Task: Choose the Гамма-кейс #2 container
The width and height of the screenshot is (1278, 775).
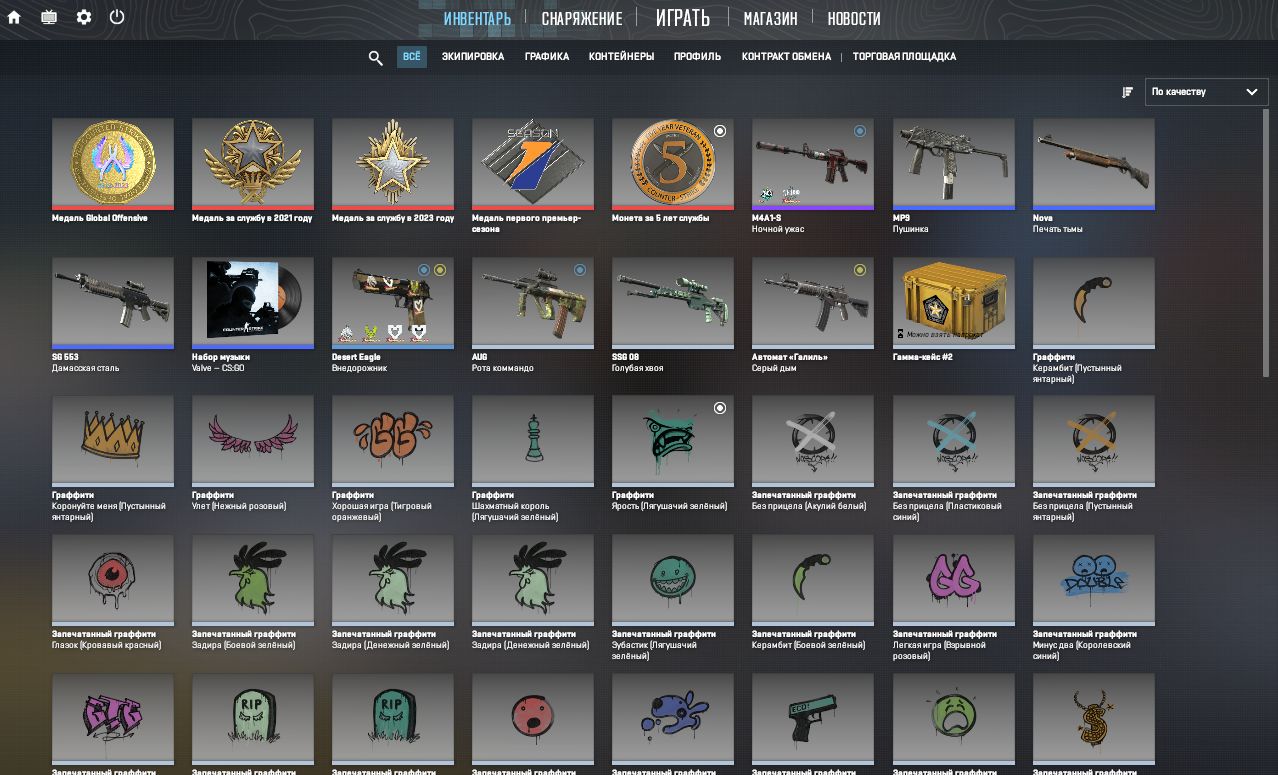Action: [953, 302]
